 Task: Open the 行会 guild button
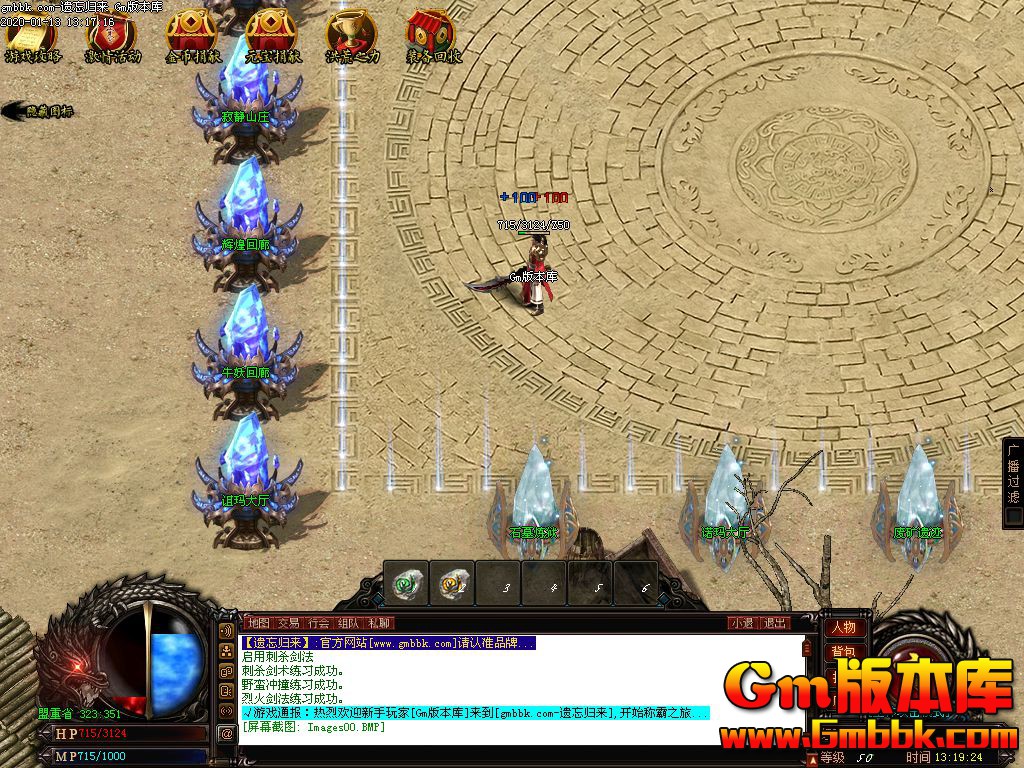click(318, 623)
